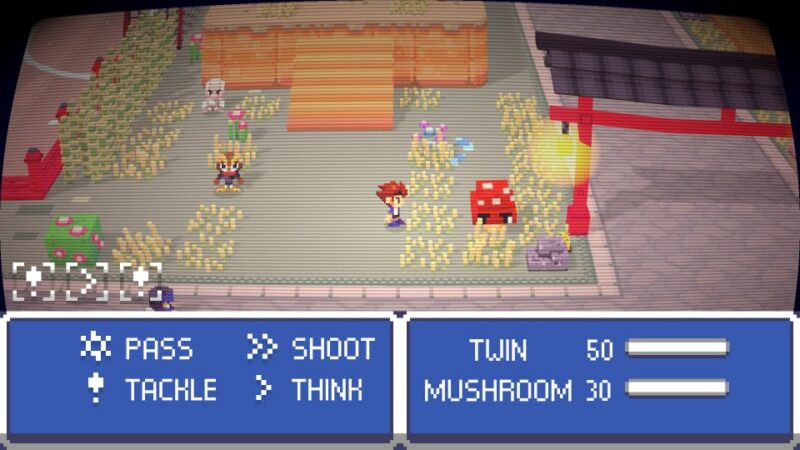Pick the TACKLE action

170,389
